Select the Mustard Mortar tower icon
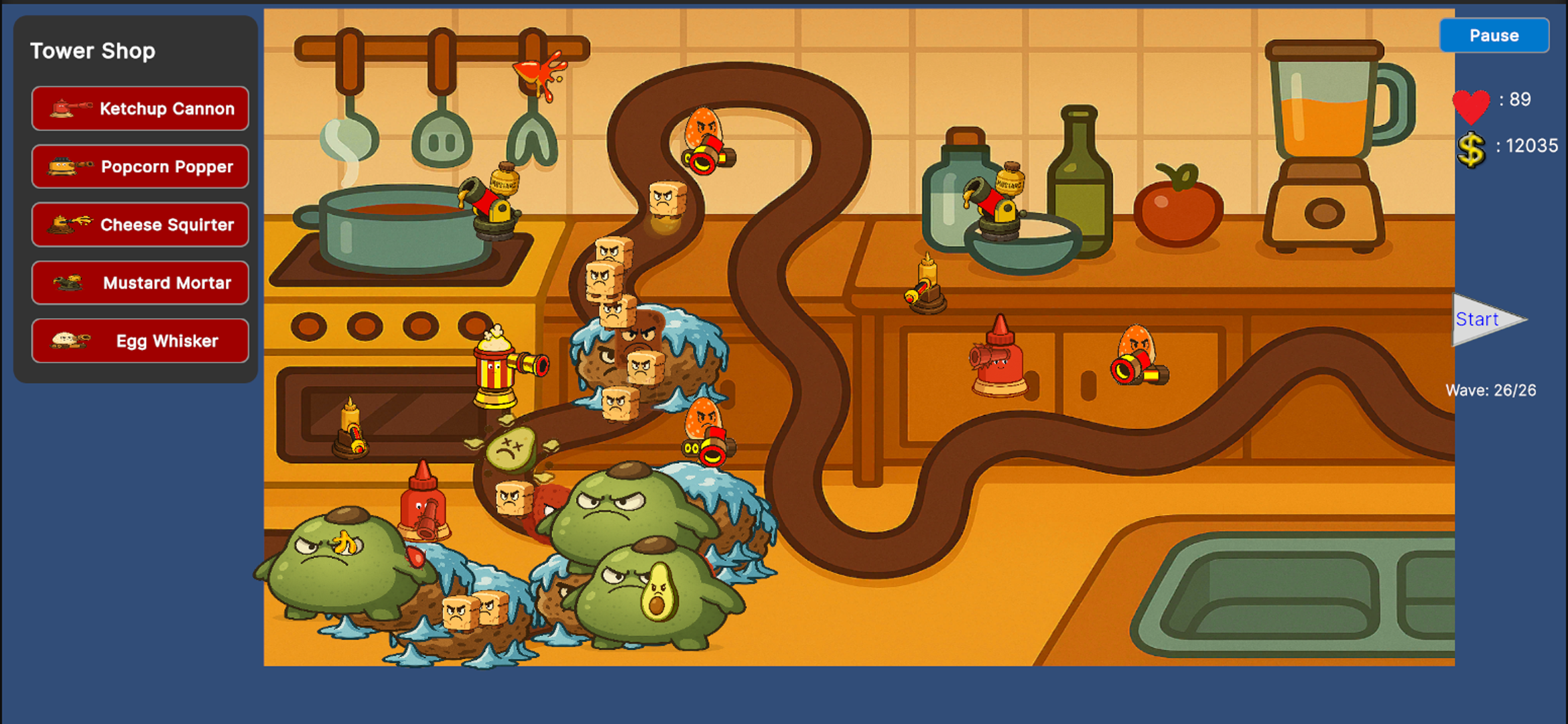1568x724 pixels. (x=139, y=282)
